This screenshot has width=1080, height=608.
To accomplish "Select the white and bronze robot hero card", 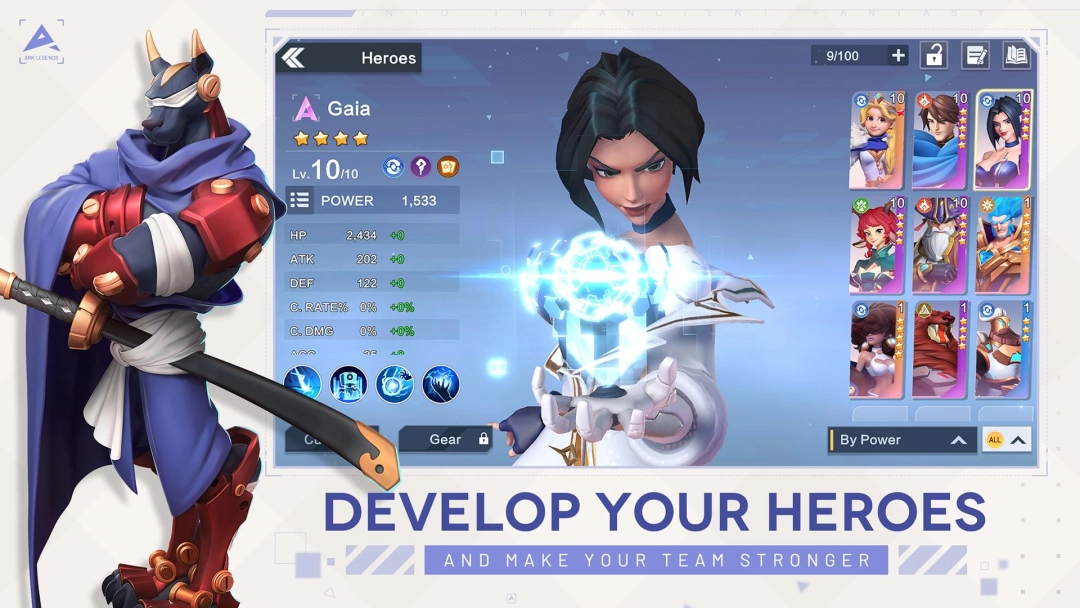I will [x=1003, y=349].
